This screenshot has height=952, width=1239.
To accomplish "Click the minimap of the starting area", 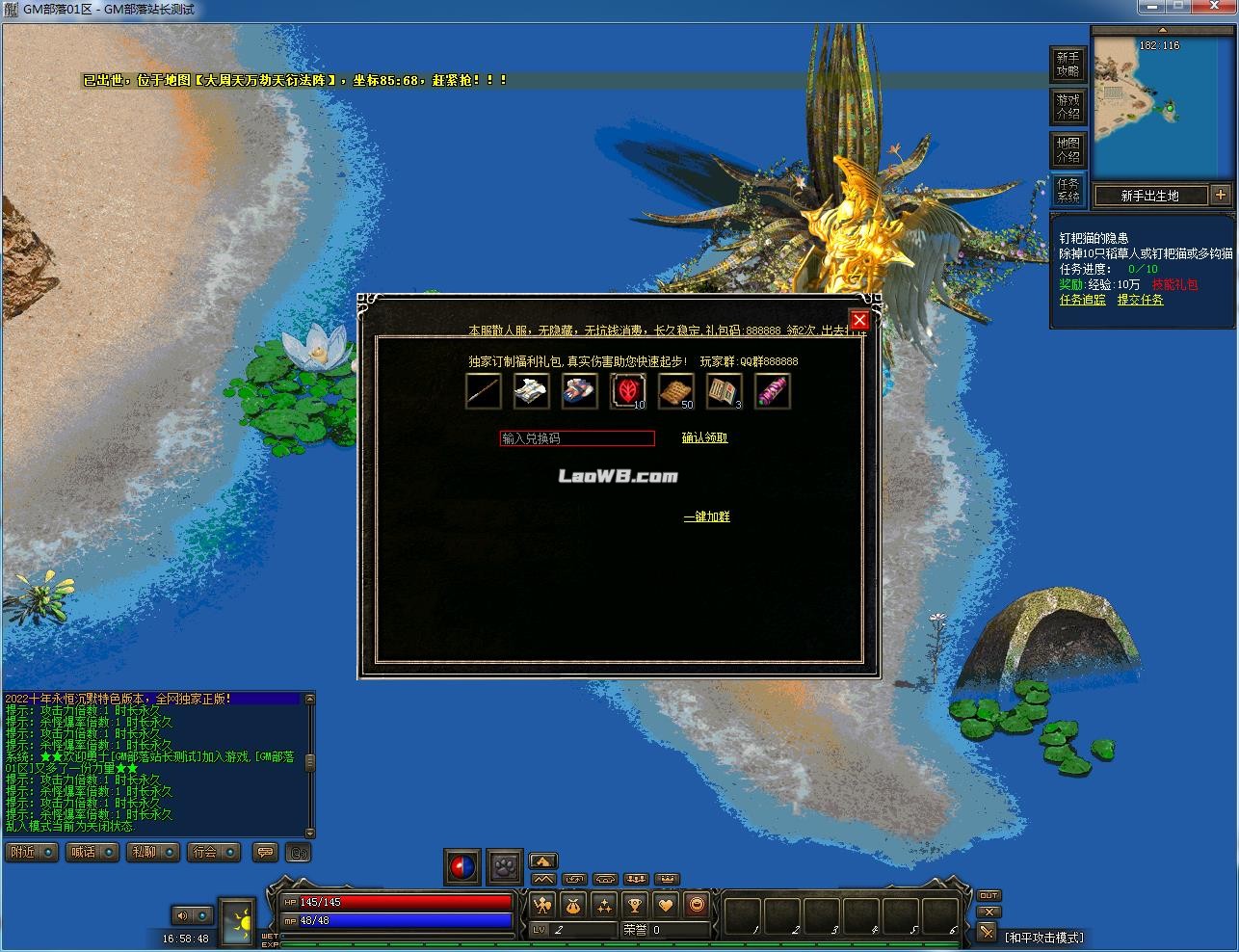I will (x=1161, y=106).
